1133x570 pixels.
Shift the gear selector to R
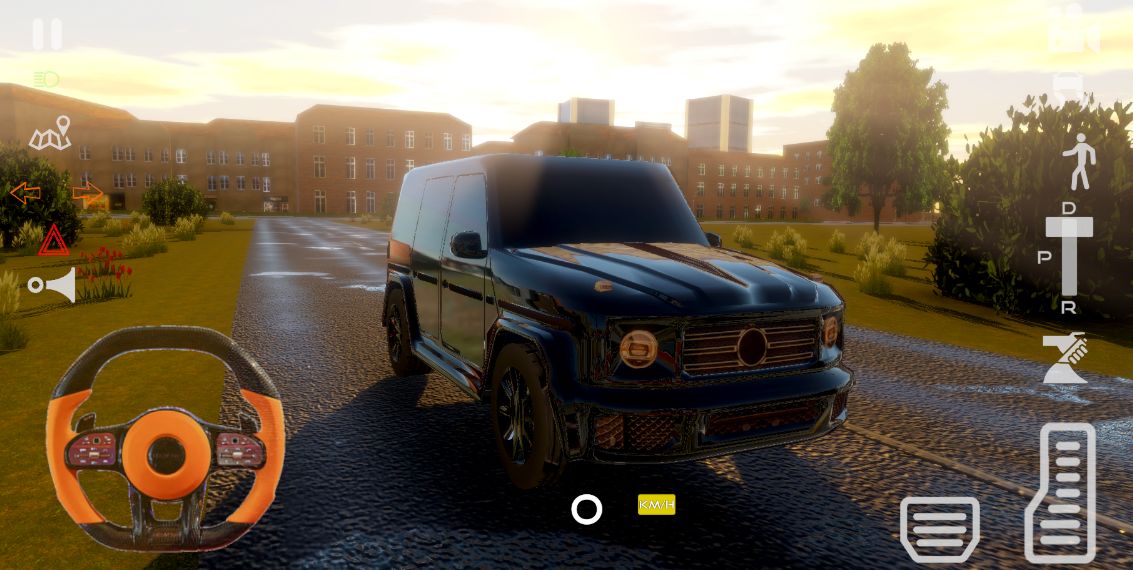tap(1069, 307)
